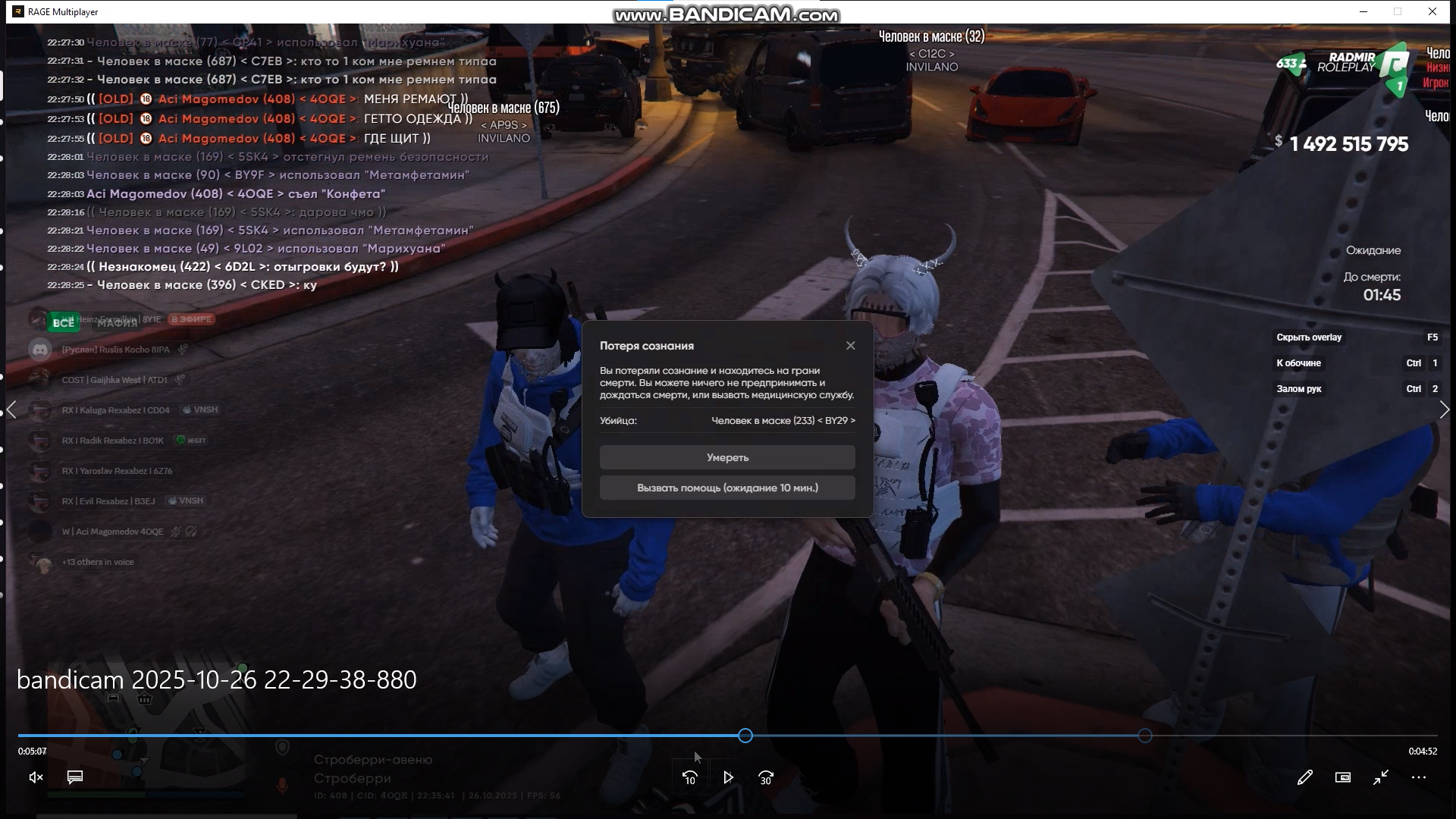1456x819 pixels.
Task: Go to the next media item
Action: coord(1444,410)
